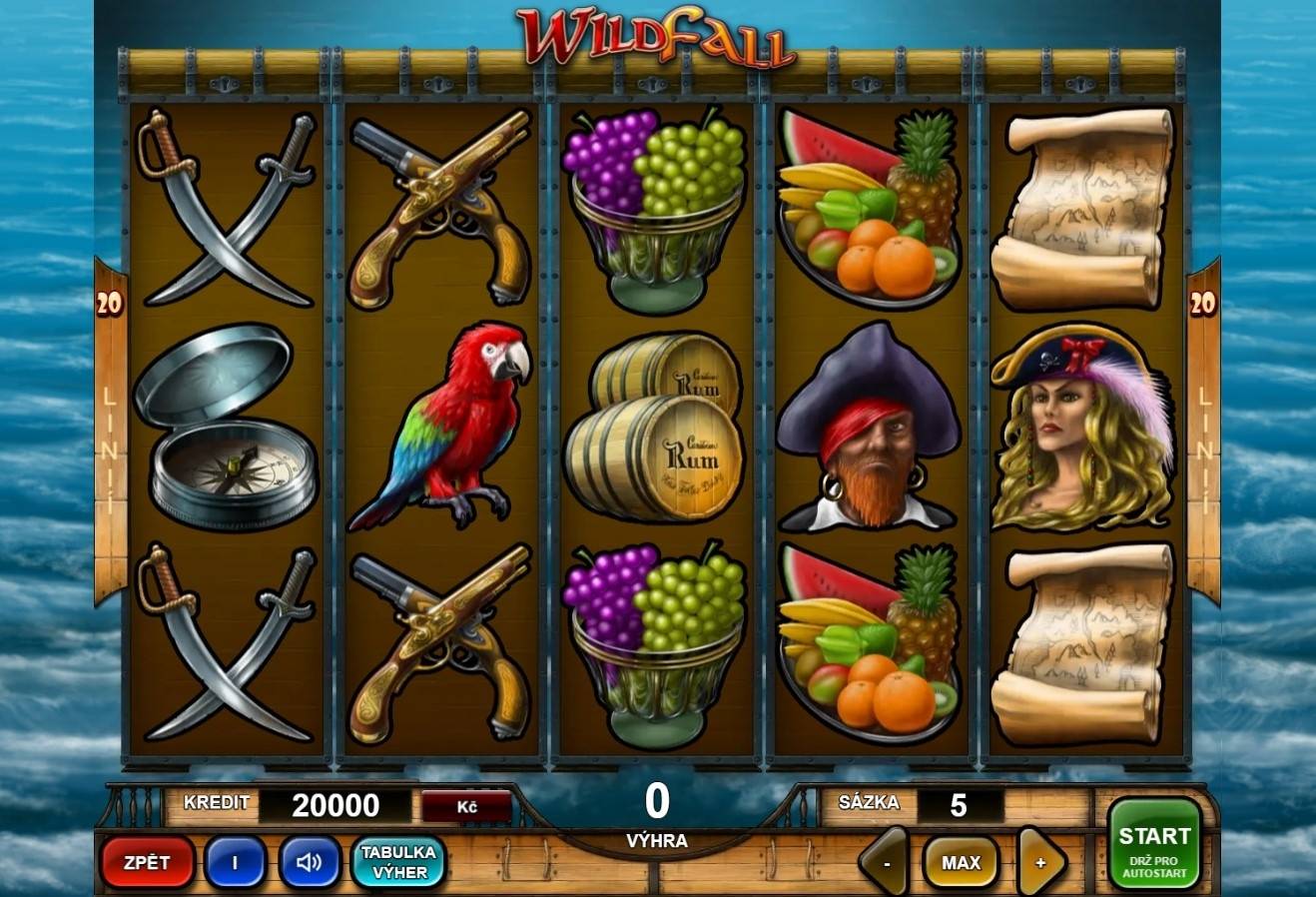Increase the bet with the plus arrow
Viewport: 1316px width, 897px height.
[1040, 862]
